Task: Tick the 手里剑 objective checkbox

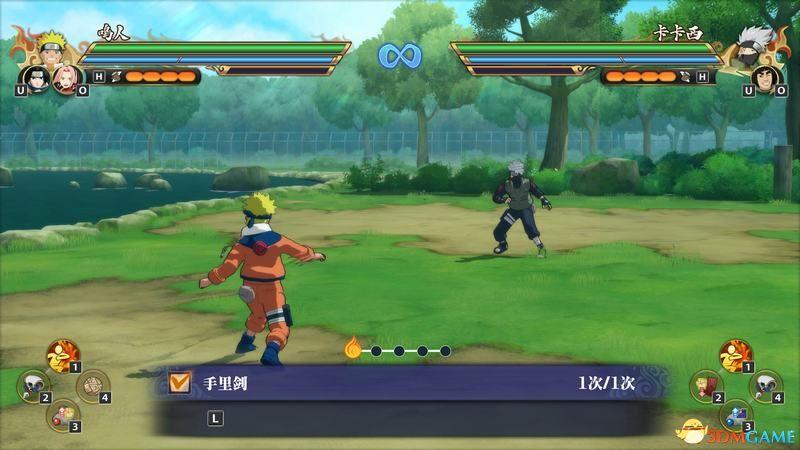Action: (180, 381)
